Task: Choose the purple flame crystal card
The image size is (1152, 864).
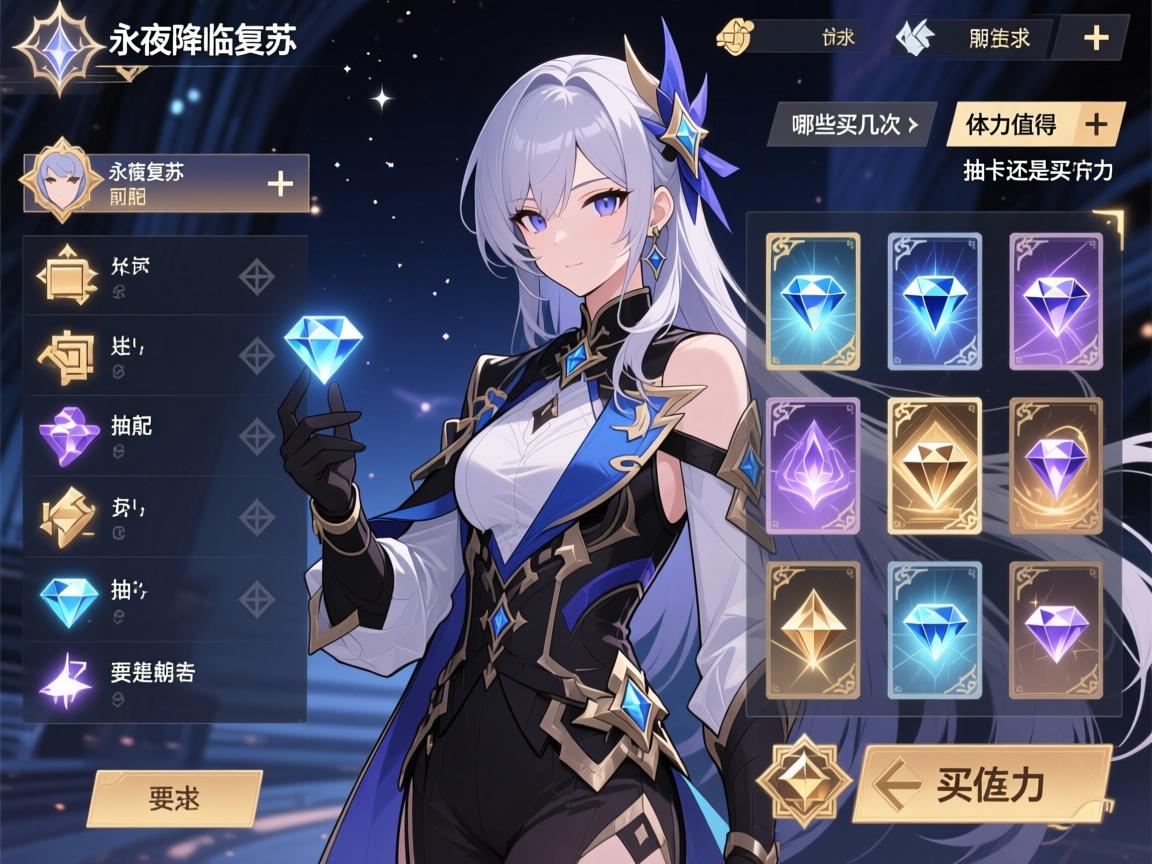Action: (813, 465)
